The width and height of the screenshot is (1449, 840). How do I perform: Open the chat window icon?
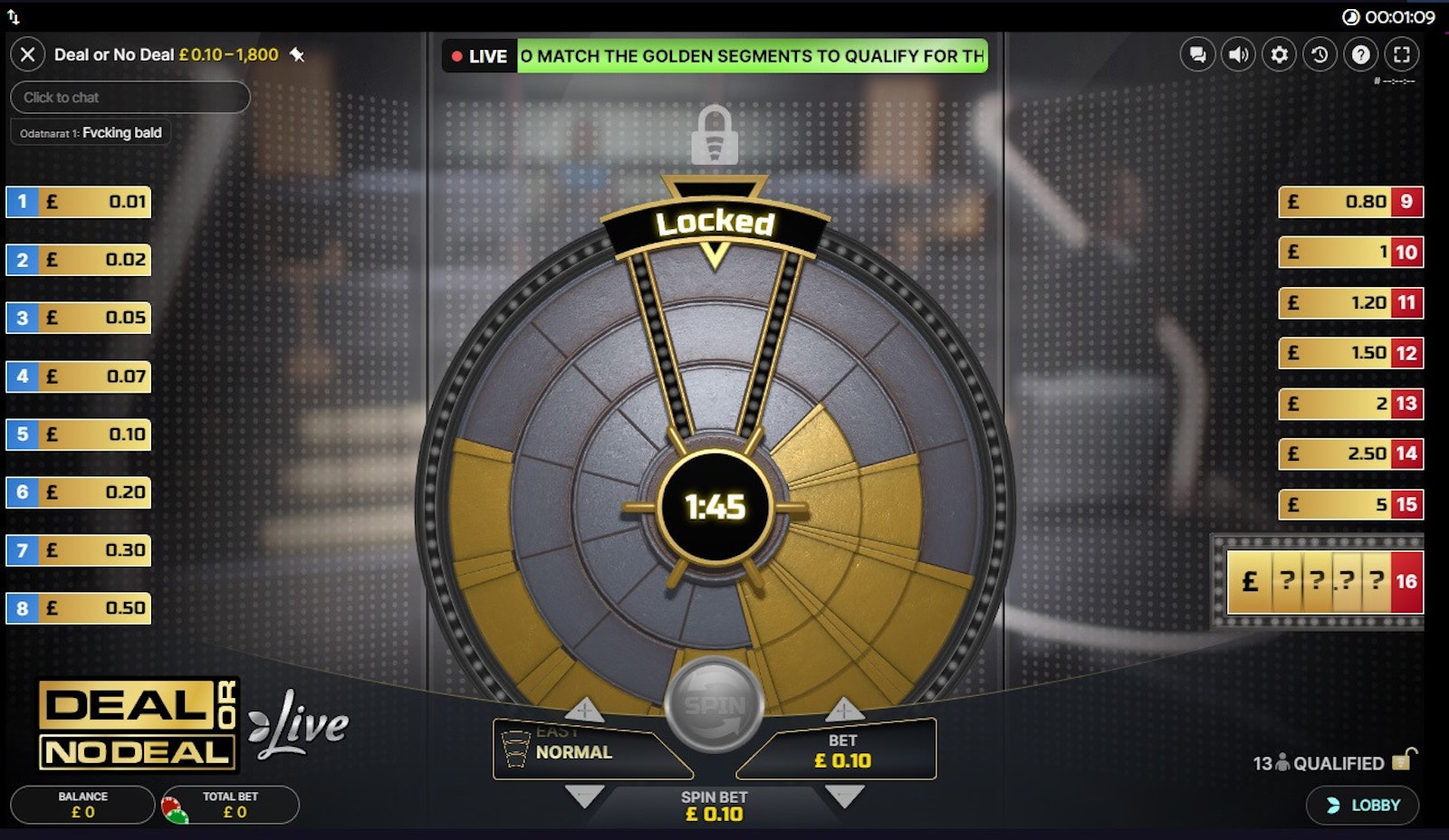(1197, 54)
